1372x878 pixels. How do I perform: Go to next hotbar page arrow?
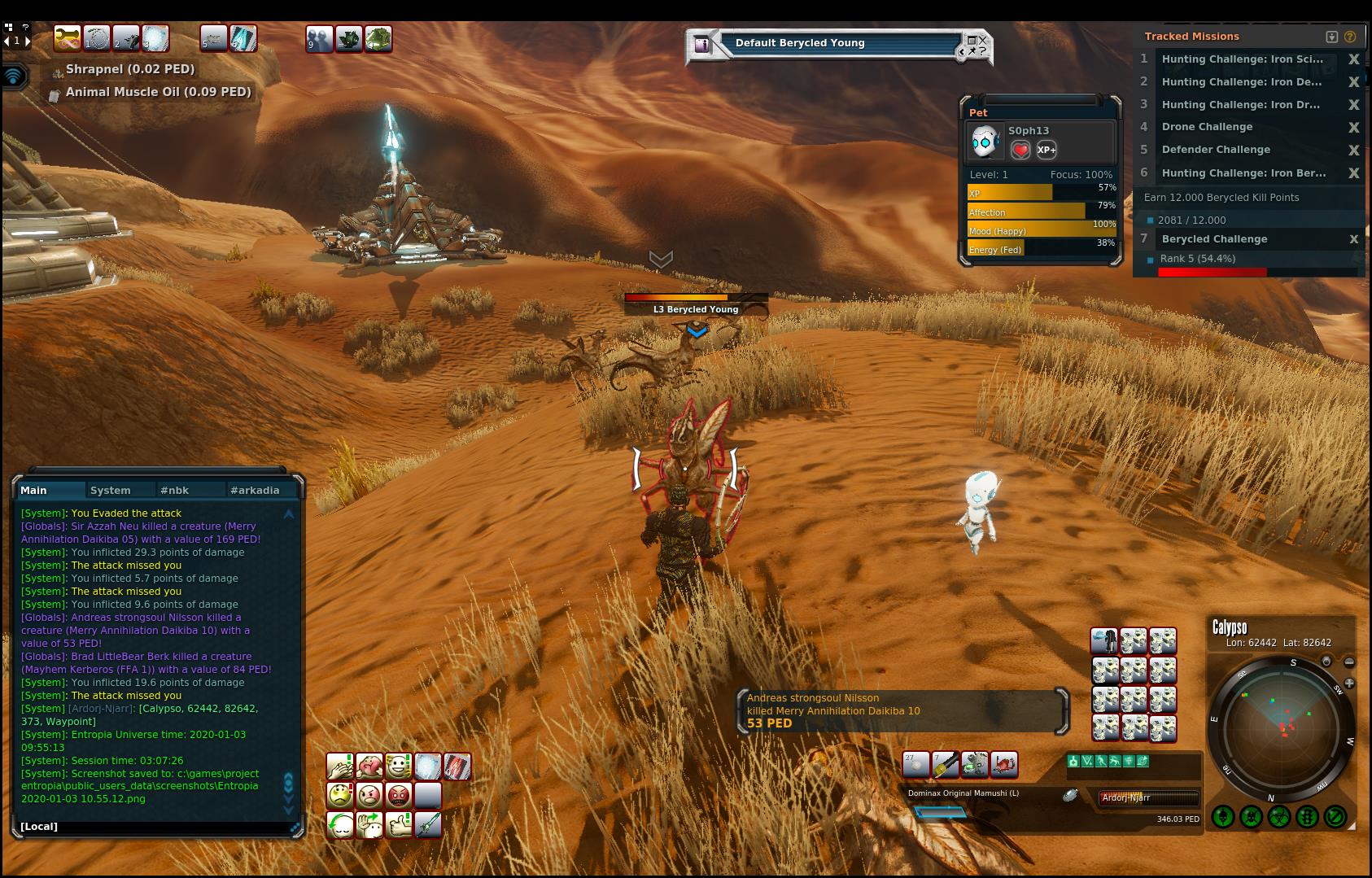point(28,40)
